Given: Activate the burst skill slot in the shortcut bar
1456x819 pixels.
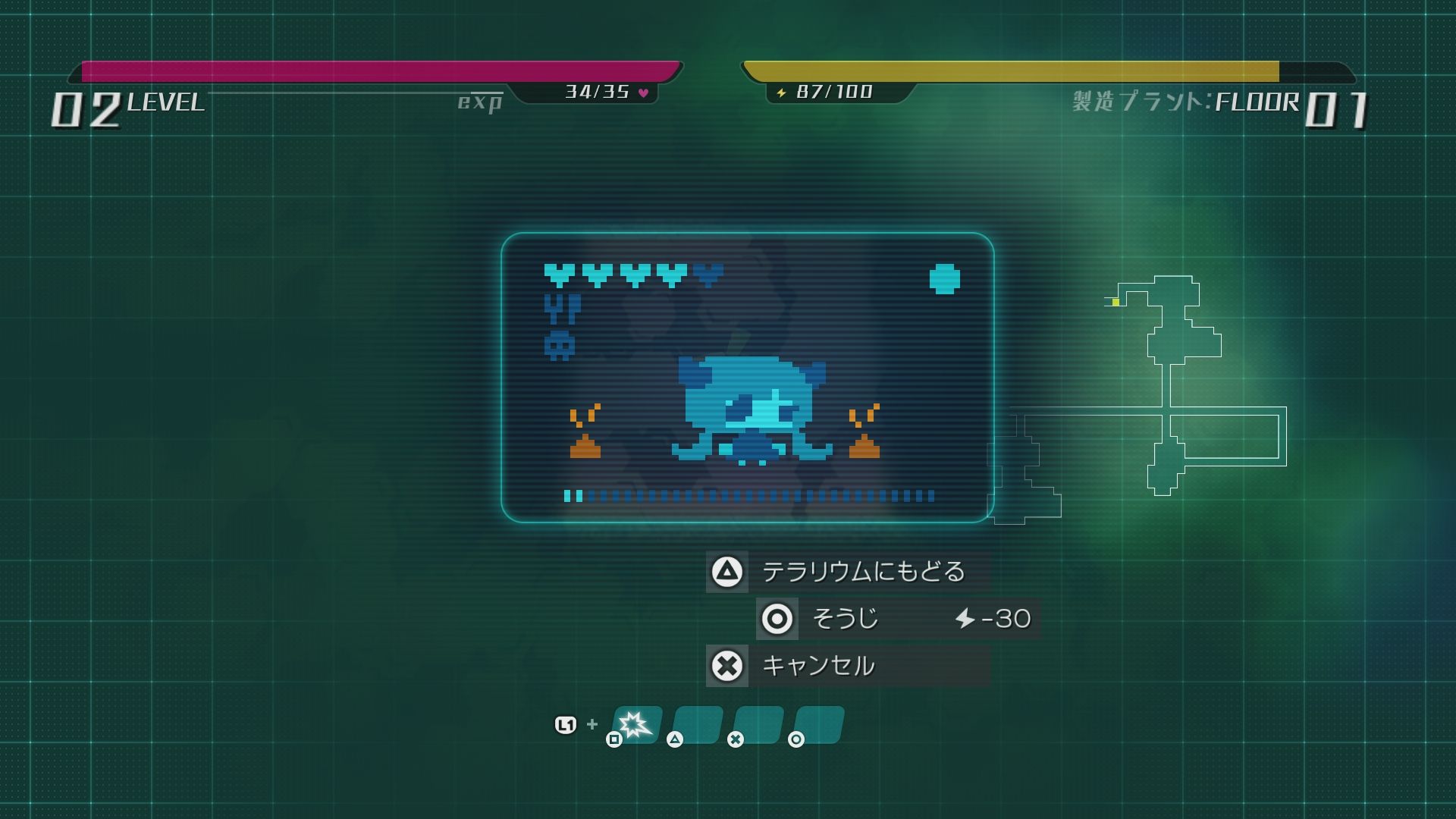Looking at the screenshot, I should 635,725.
